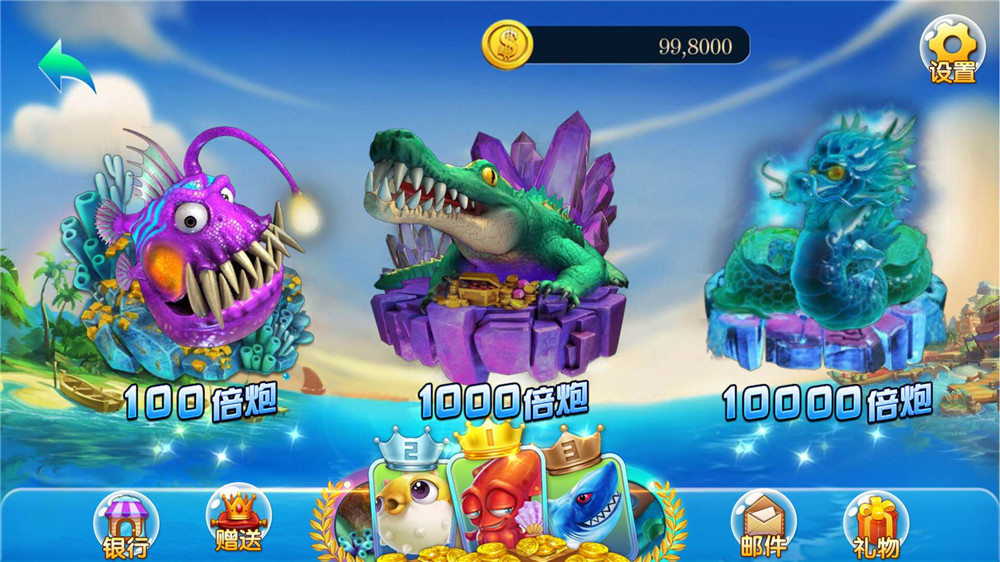This screenshot has height=562, width=1000.
Task: Open the 设置 settings gear
Action: 951,50
